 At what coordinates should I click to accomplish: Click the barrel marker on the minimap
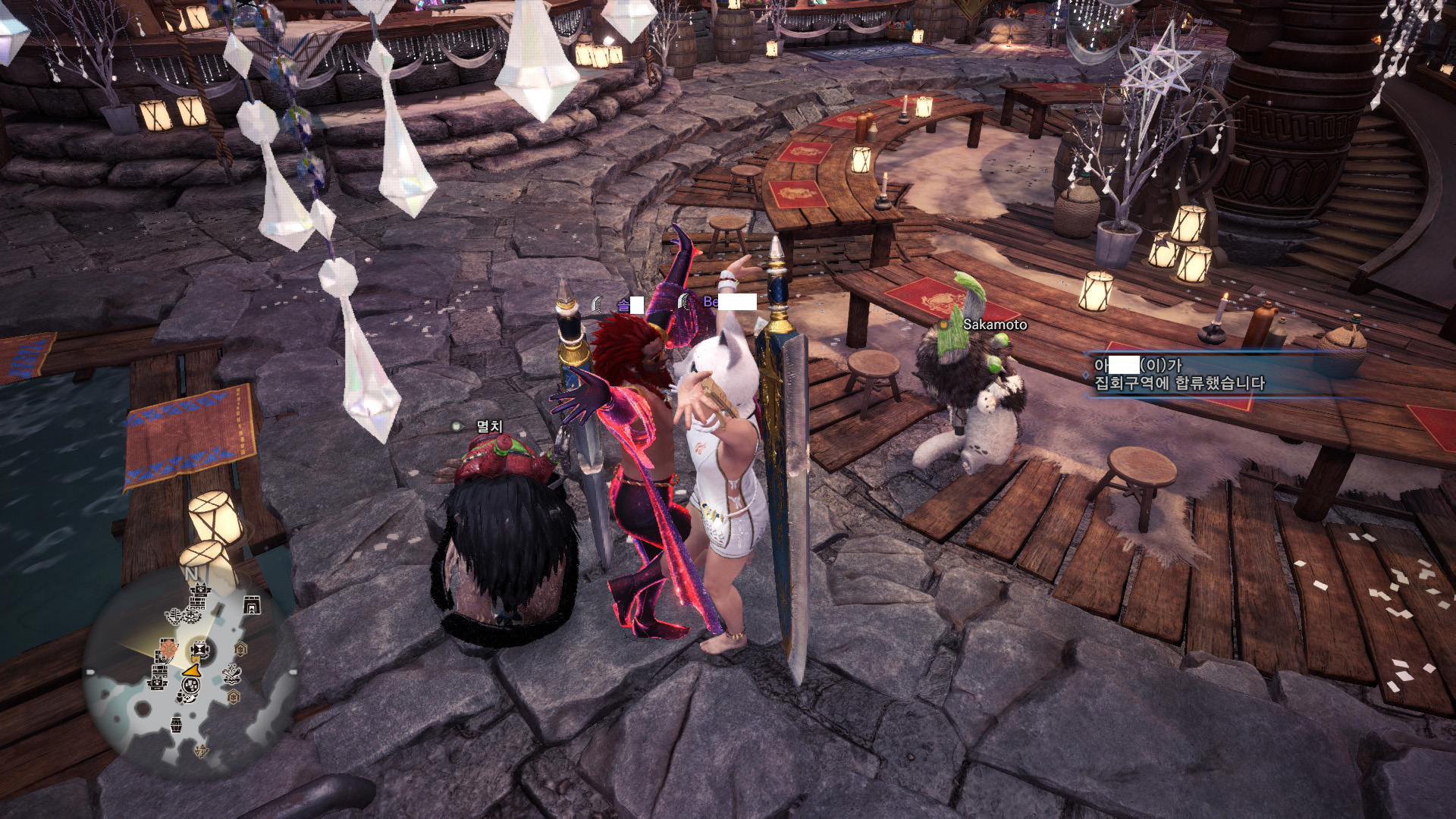[176, 724]
